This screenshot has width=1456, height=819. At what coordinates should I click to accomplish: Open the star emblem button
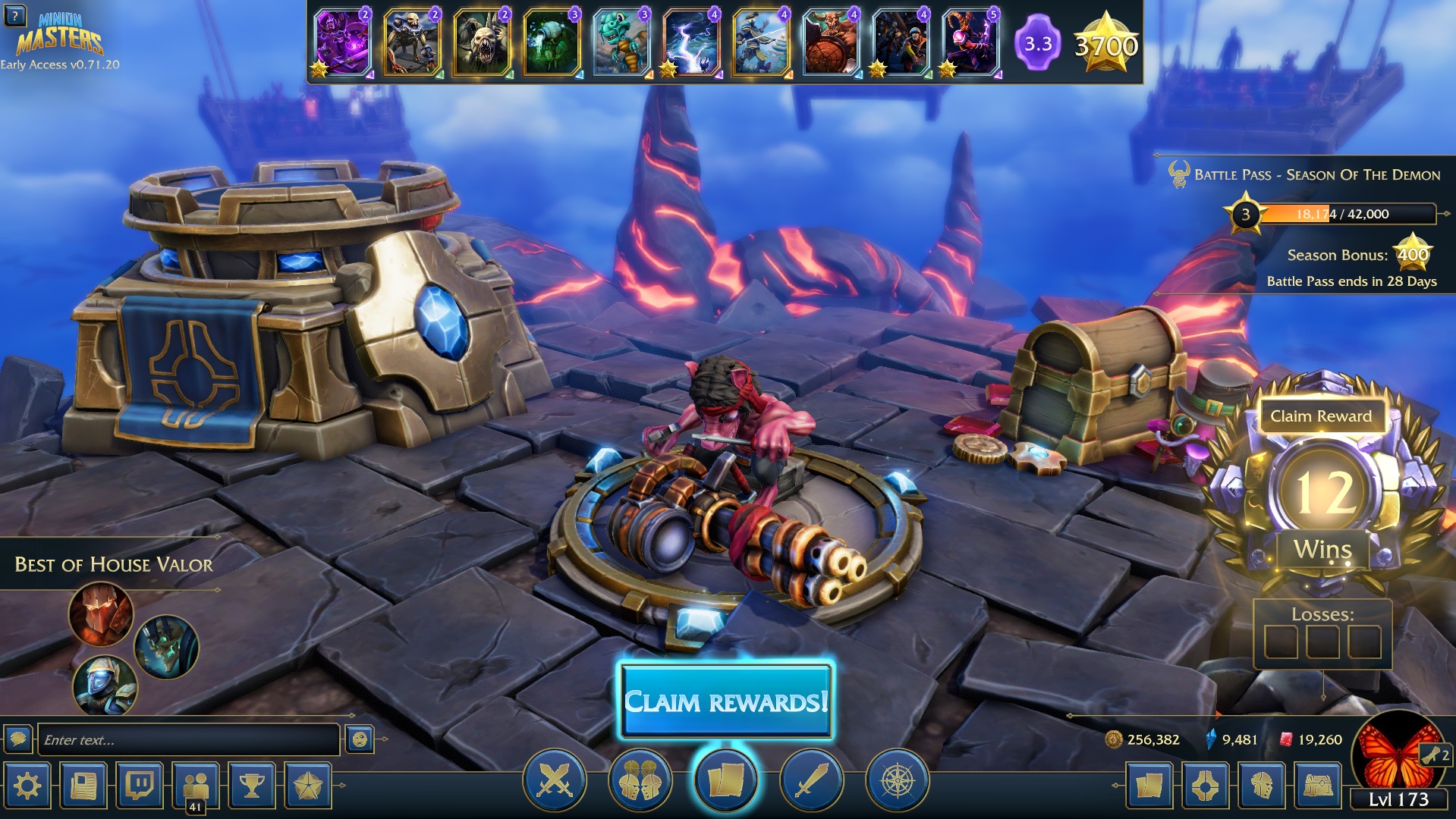(307, 786)
